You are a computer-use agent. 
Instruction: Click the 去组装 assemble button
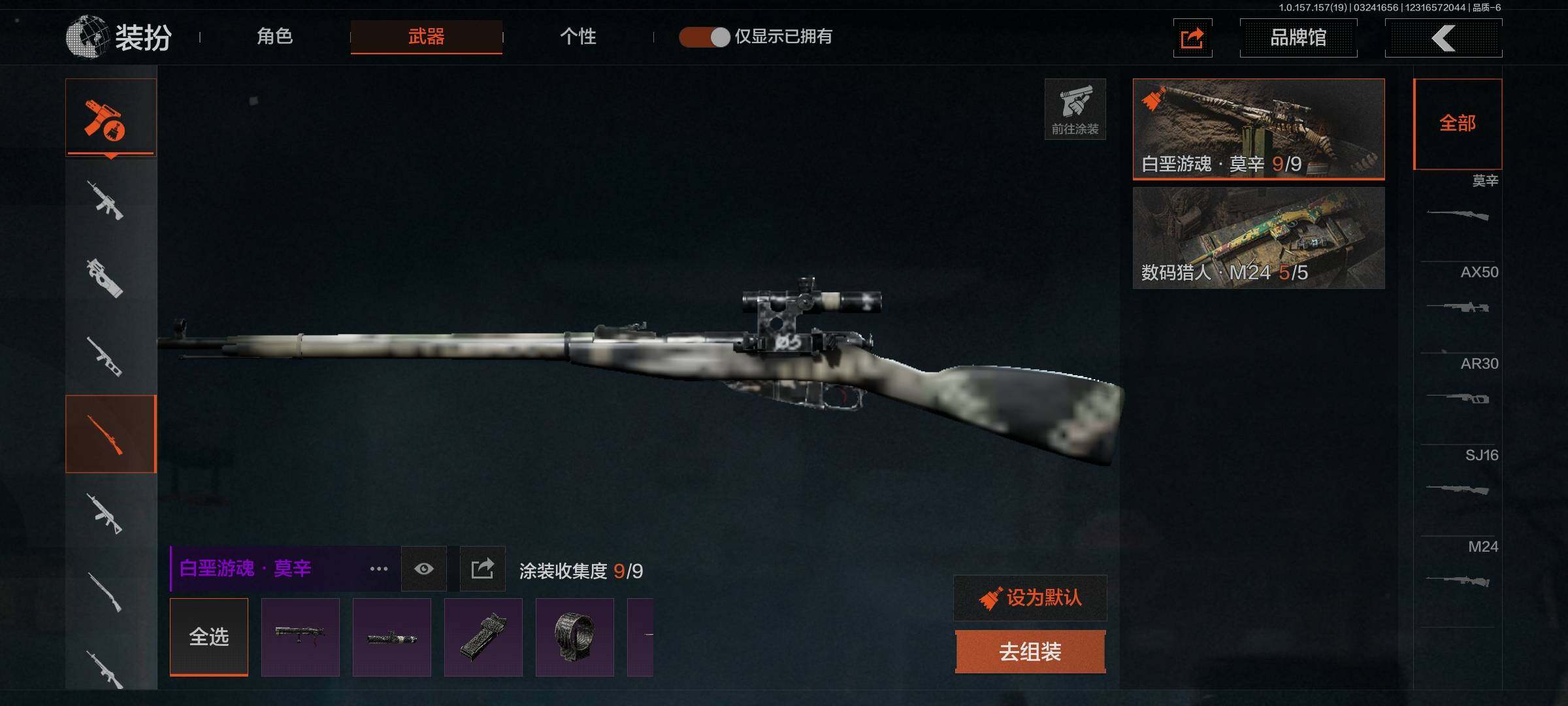[1030, 652]
